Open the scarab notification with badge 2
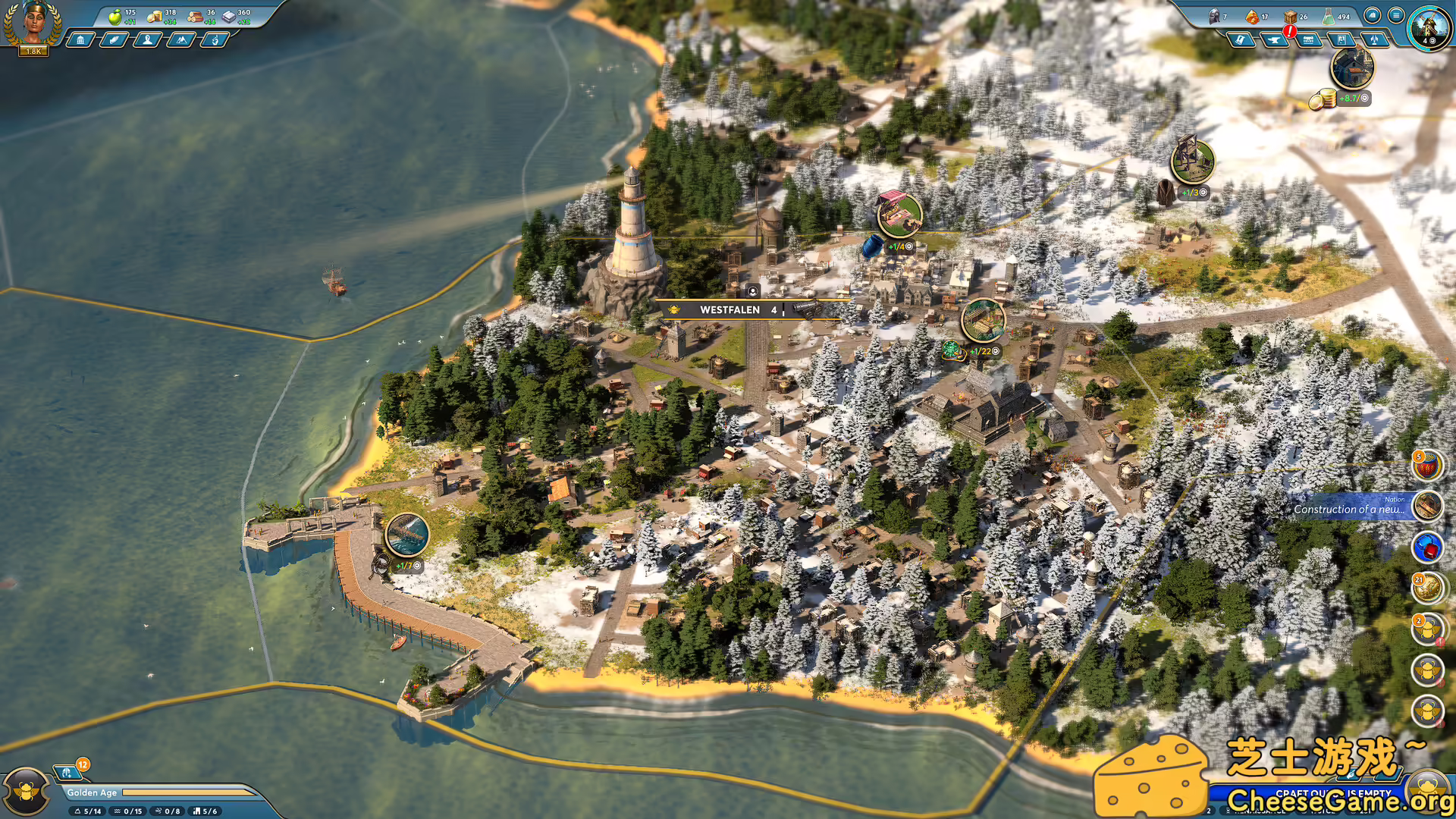This screenshot has height=819, width=1456. 1427,629
